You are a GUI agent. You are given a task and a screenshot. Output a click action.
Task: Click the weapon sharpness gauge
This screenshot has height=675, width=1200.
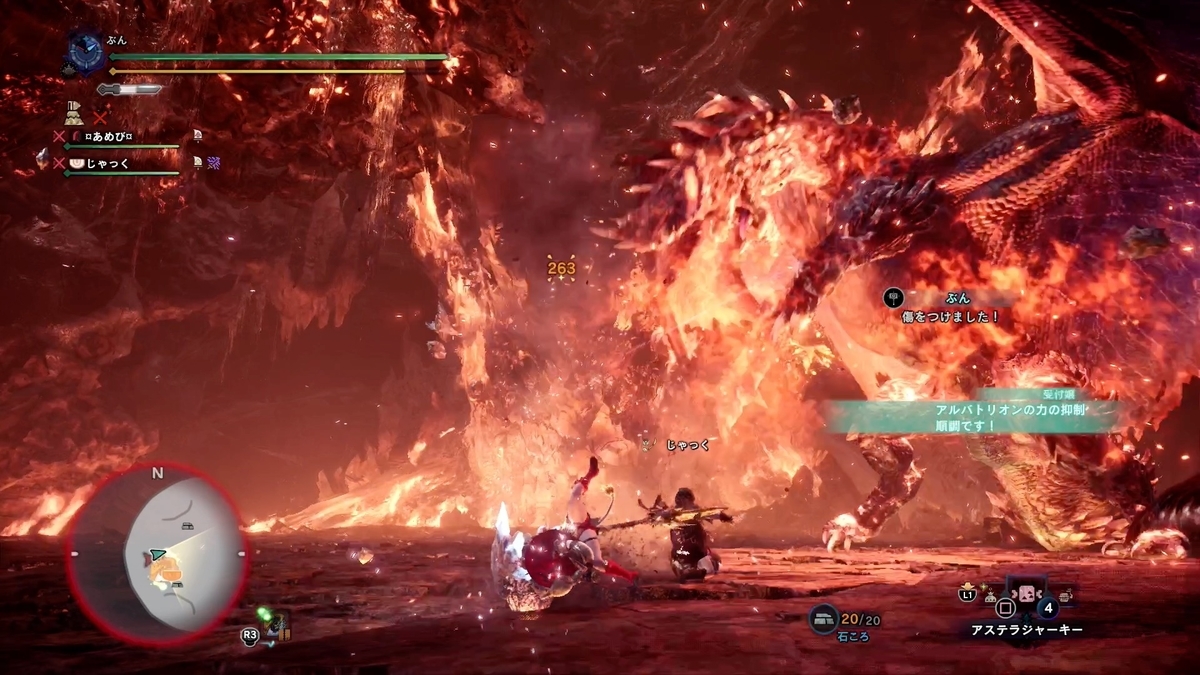130,89
